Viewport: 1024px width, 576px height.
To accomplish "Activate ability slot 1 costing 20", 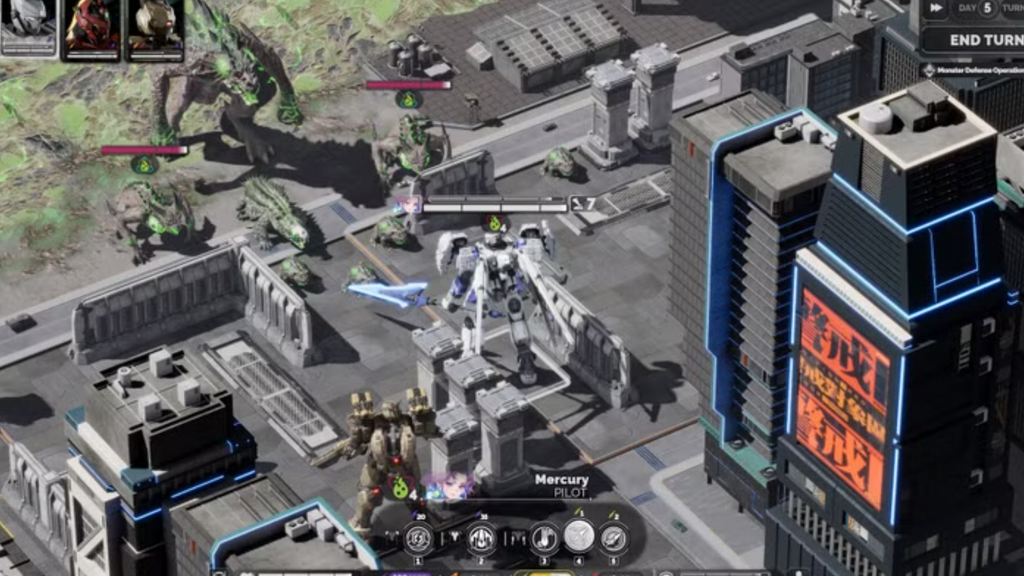I will click(x=418, y=539).
